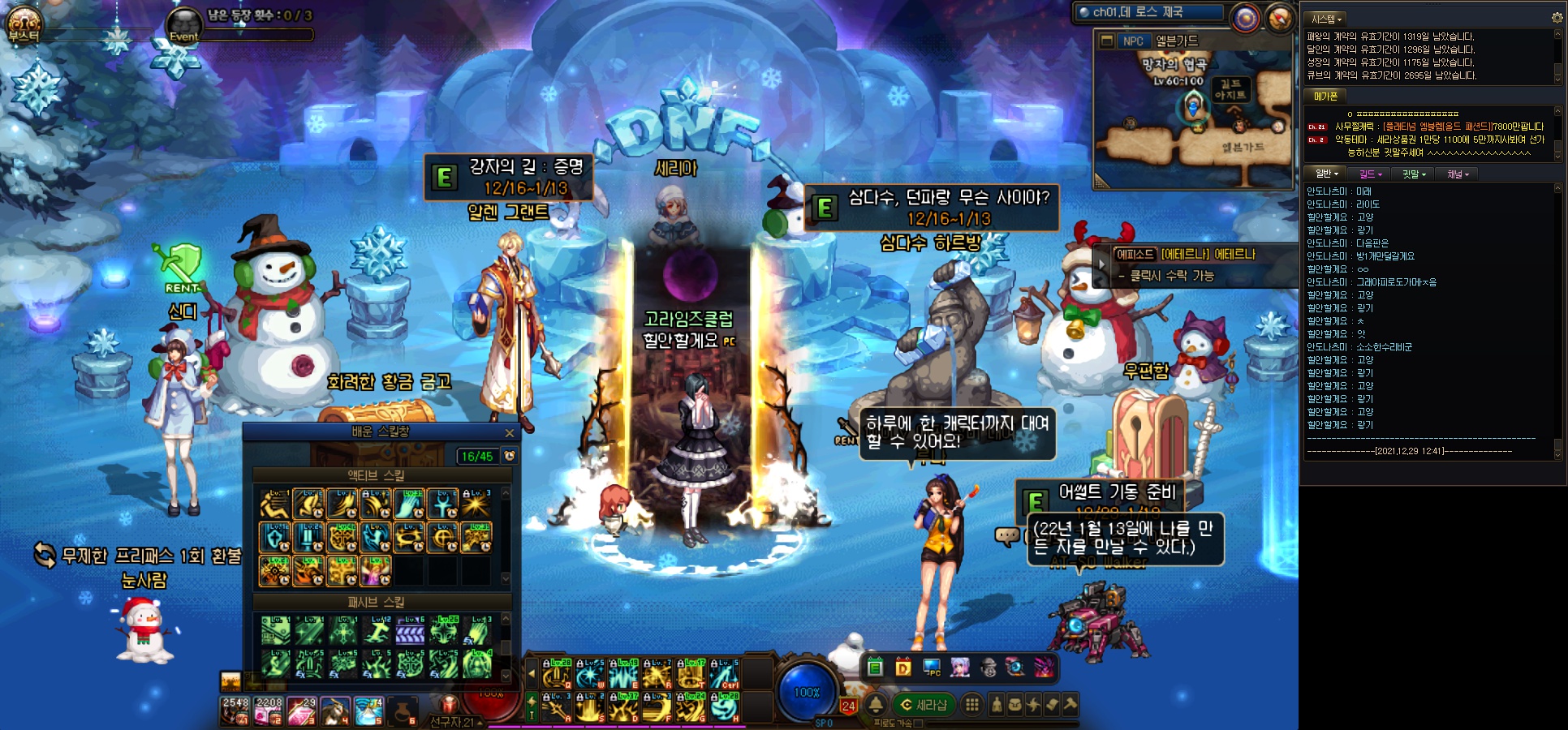Toggle the fatigue acceleration checkbox

918,724
